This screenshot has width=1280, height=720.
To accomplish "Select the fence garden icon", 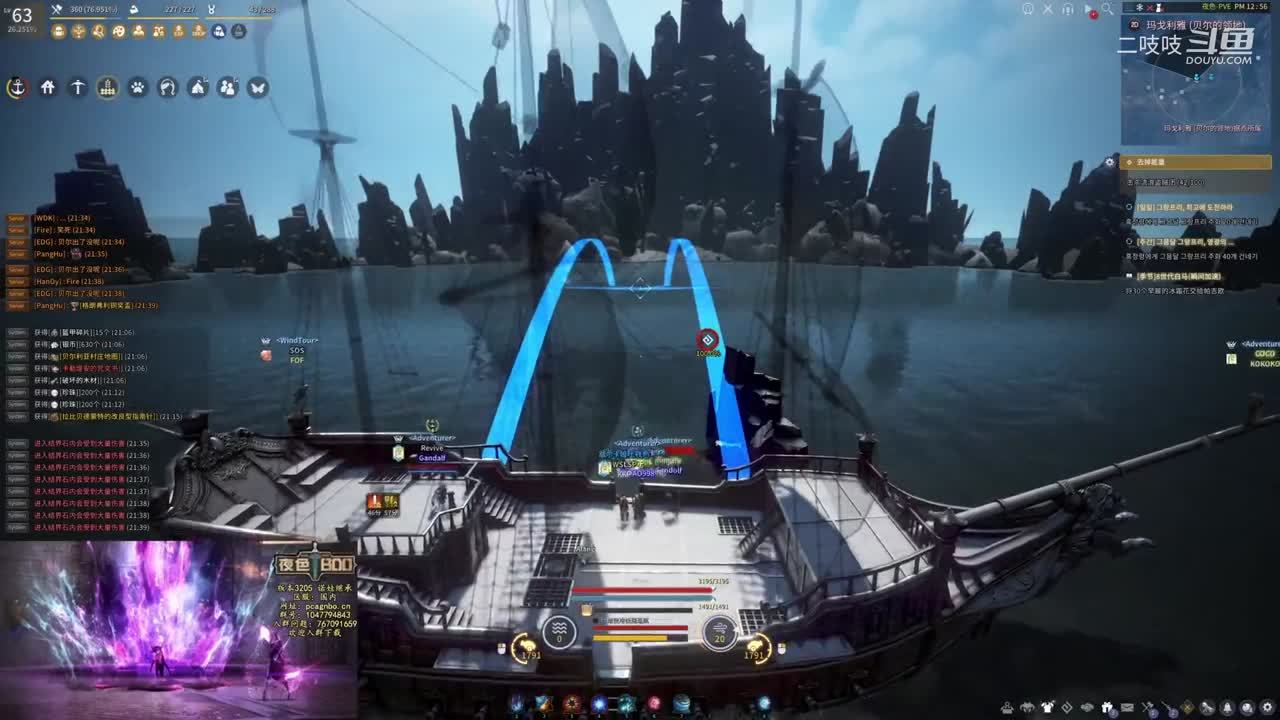I will click(x=107, y=87).
